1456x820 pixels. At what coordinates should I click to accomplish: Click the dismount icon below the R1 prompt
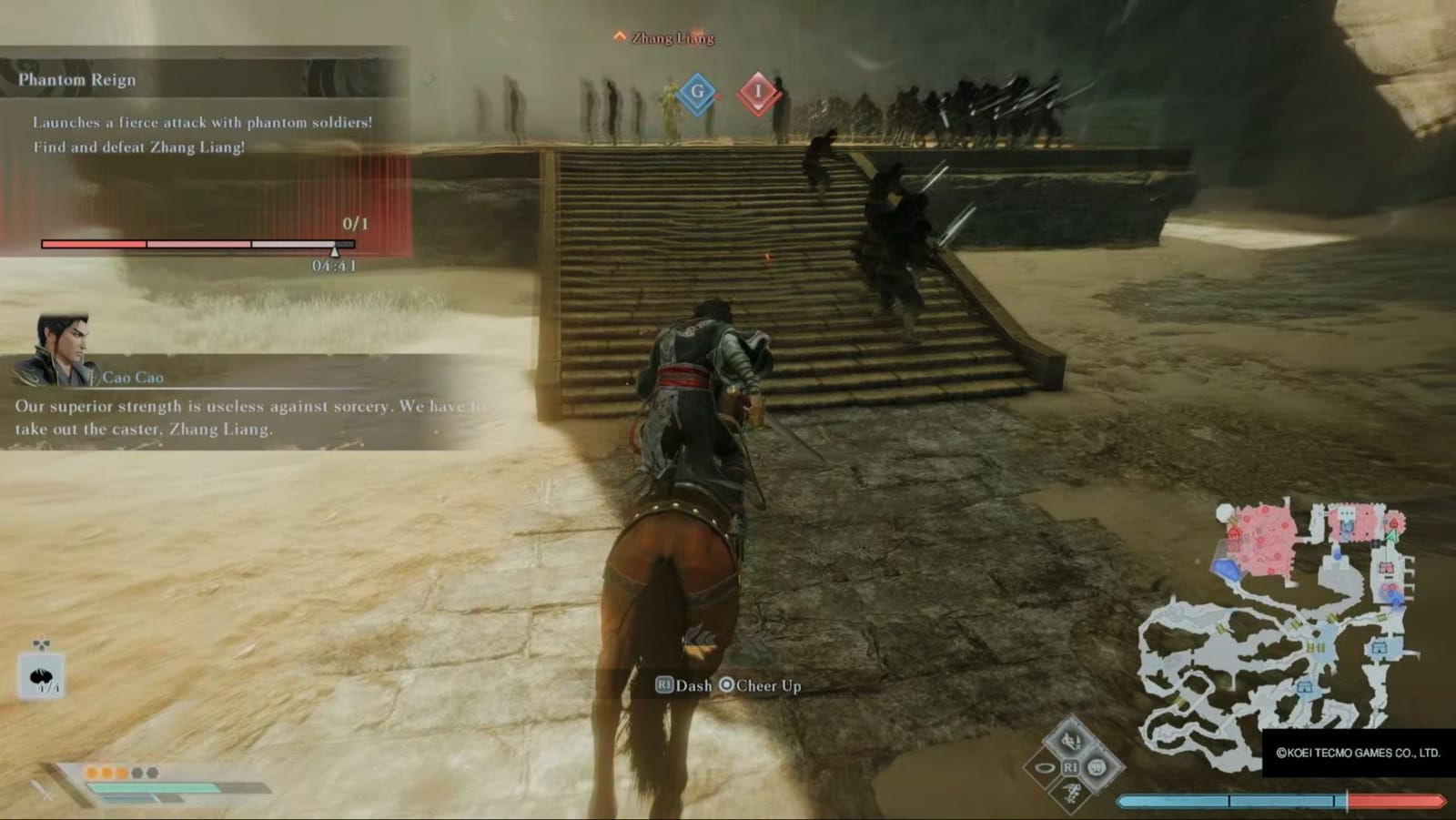point(1072,794)
